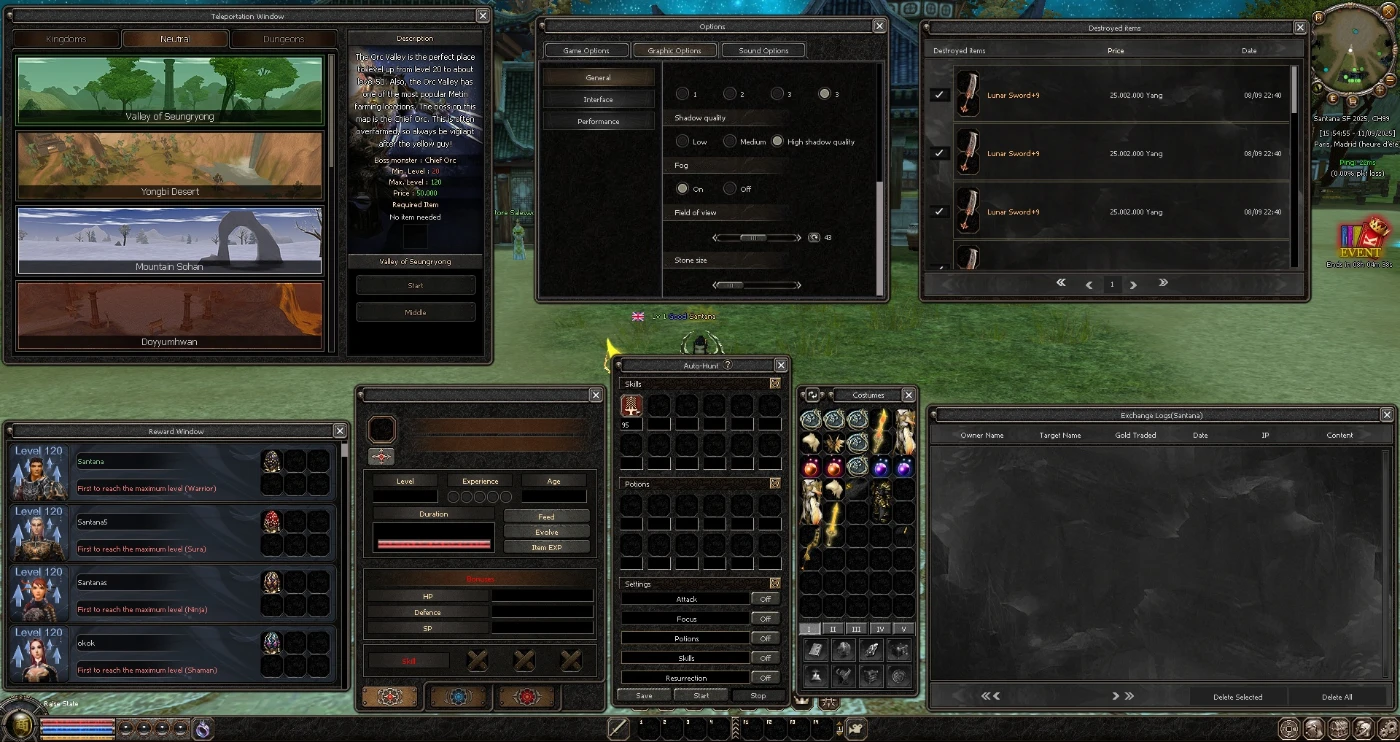The width and height of the screenshot is (1400, 742).
Task: Select the Yongbi Desert map thumbnail
Action: point(169,165)
